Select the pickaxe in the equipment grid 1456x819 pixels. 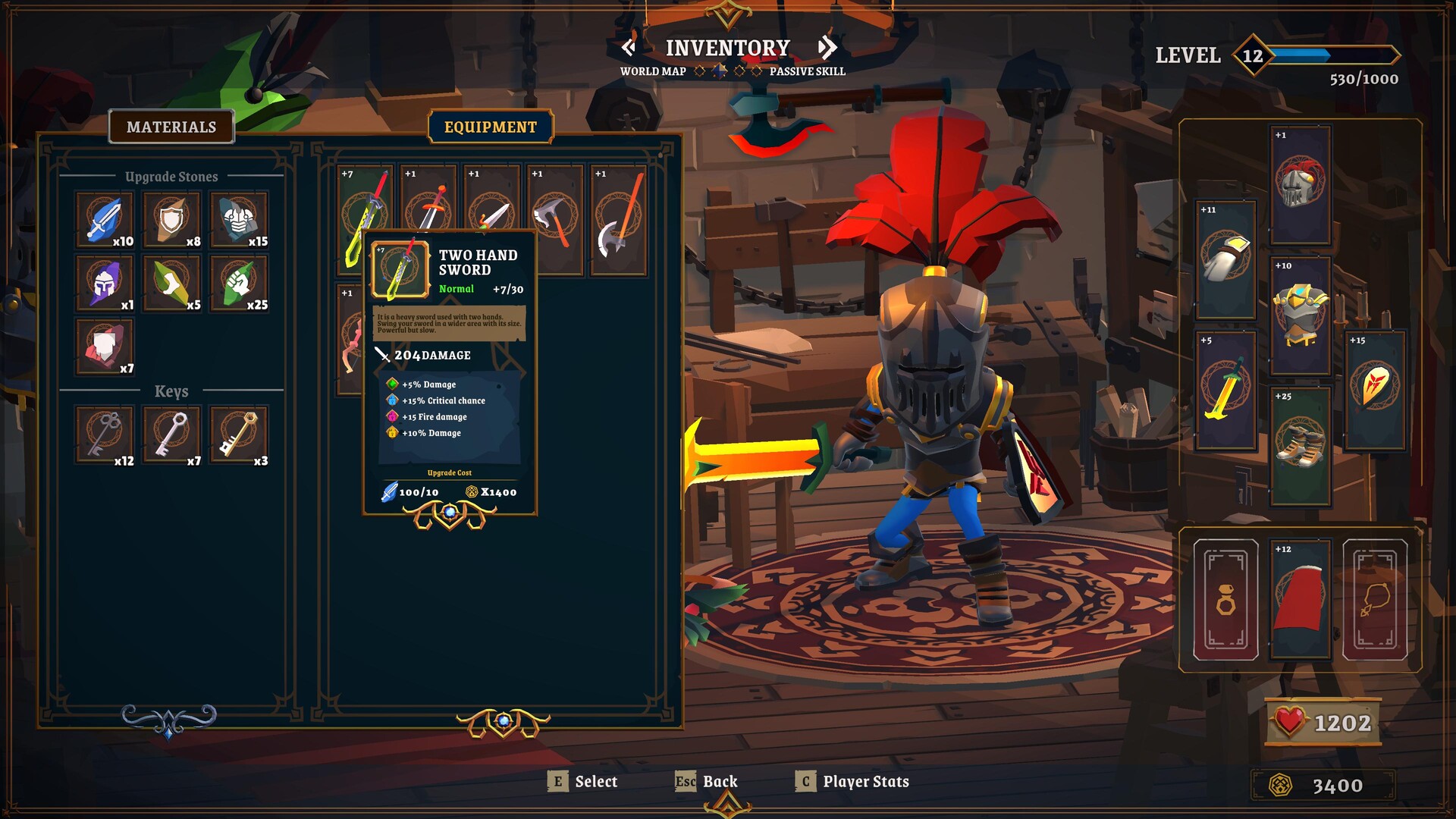click(554, 212)
